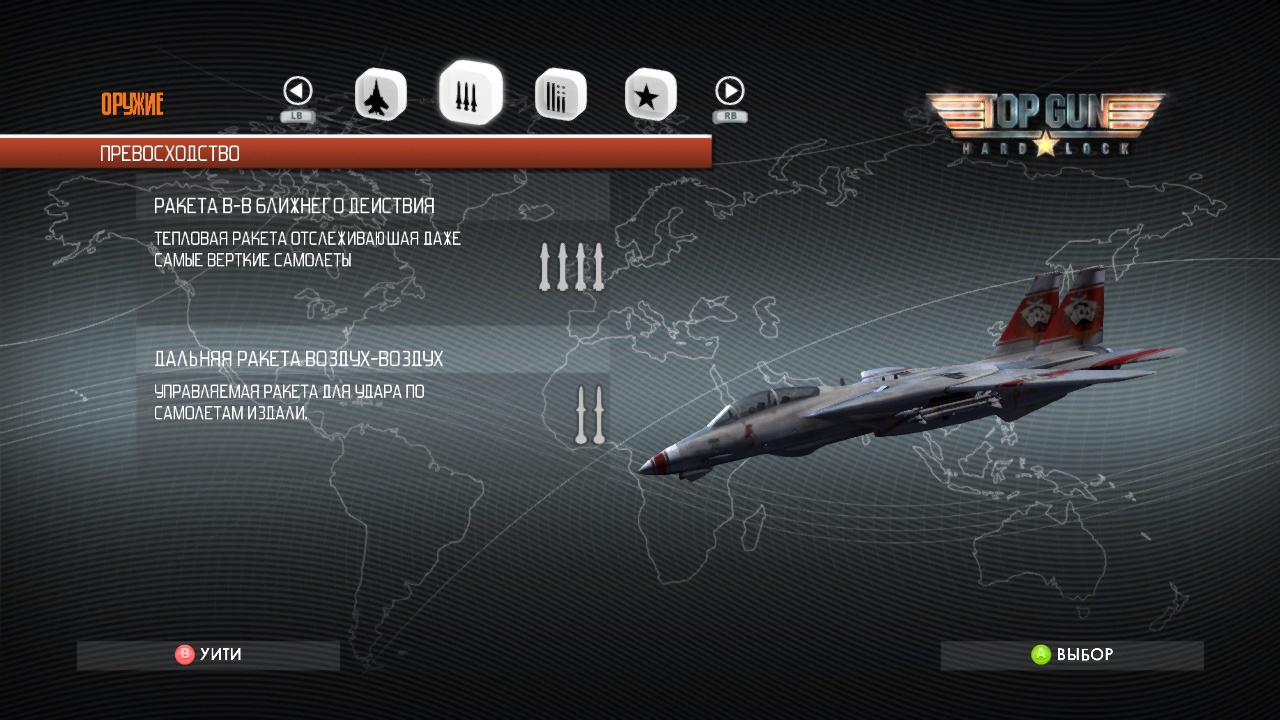Click the right arrow to next category

pos(730,92)
